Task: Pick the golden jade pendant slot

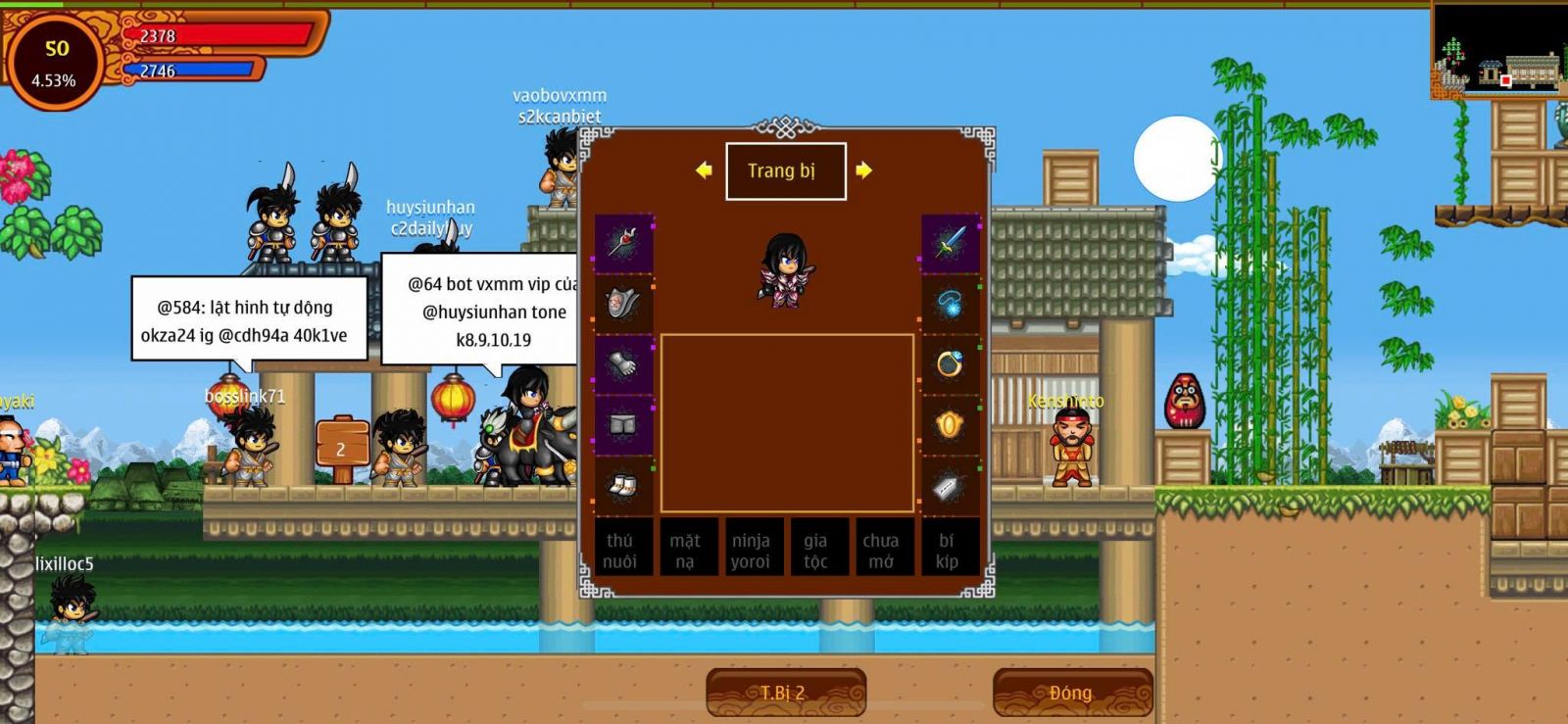Action: coord(950,425)
